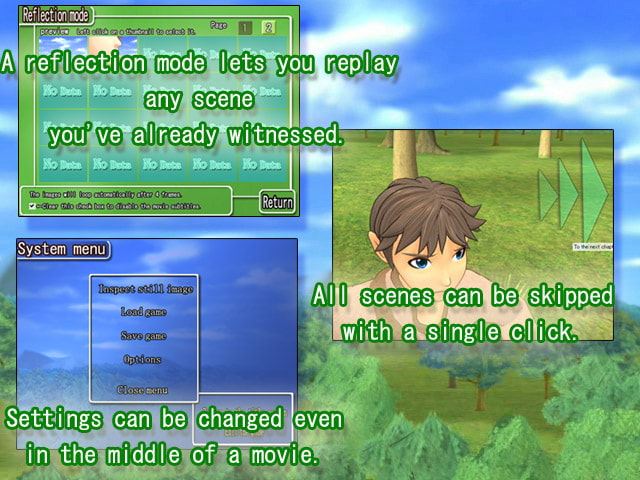Switch to page 1 of Reflection mode
Viewport: 640px width, 480px height.
click(245, 27)
